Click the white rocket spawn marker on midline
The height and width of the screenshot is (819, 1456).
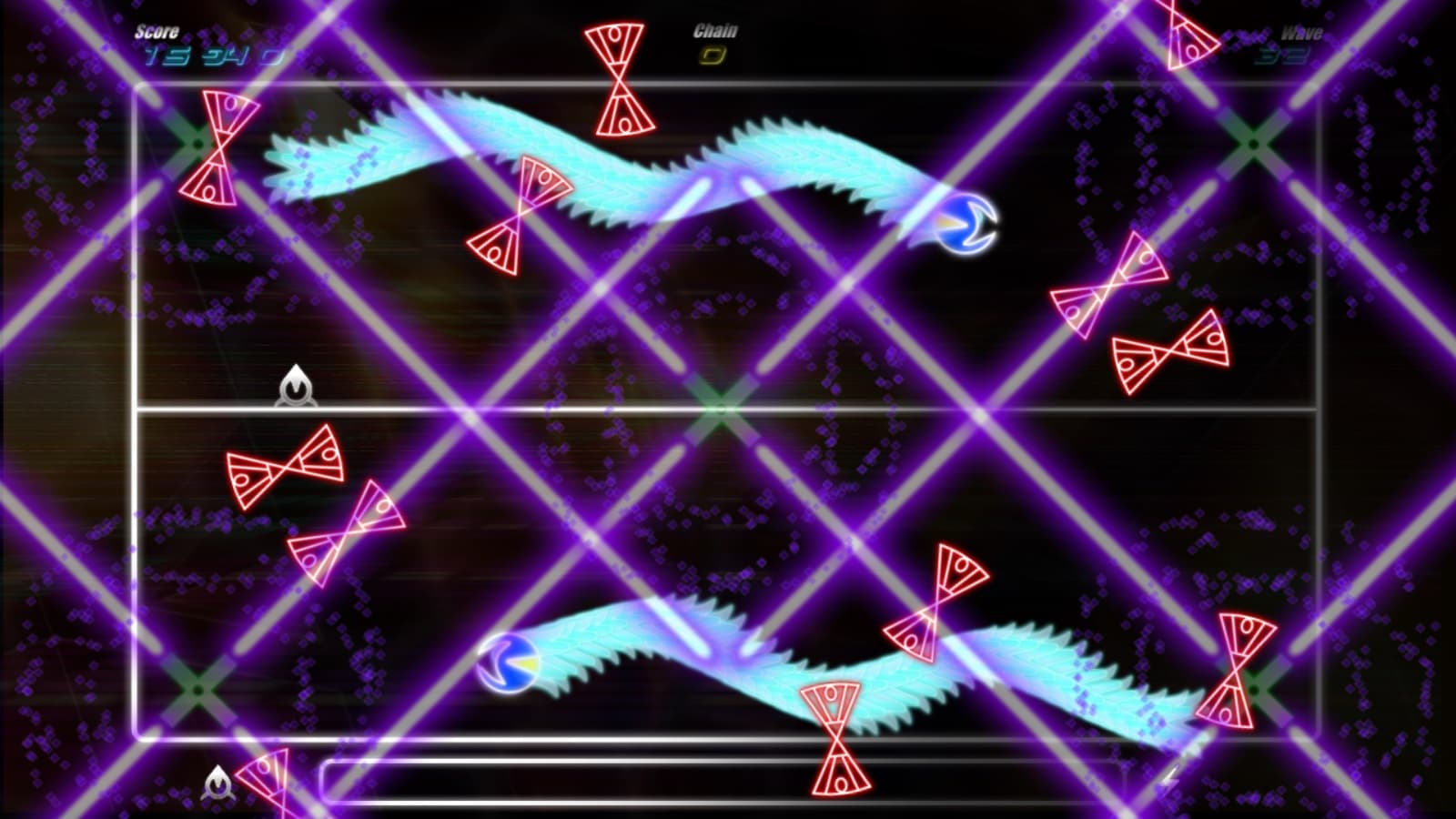[297, 389]
